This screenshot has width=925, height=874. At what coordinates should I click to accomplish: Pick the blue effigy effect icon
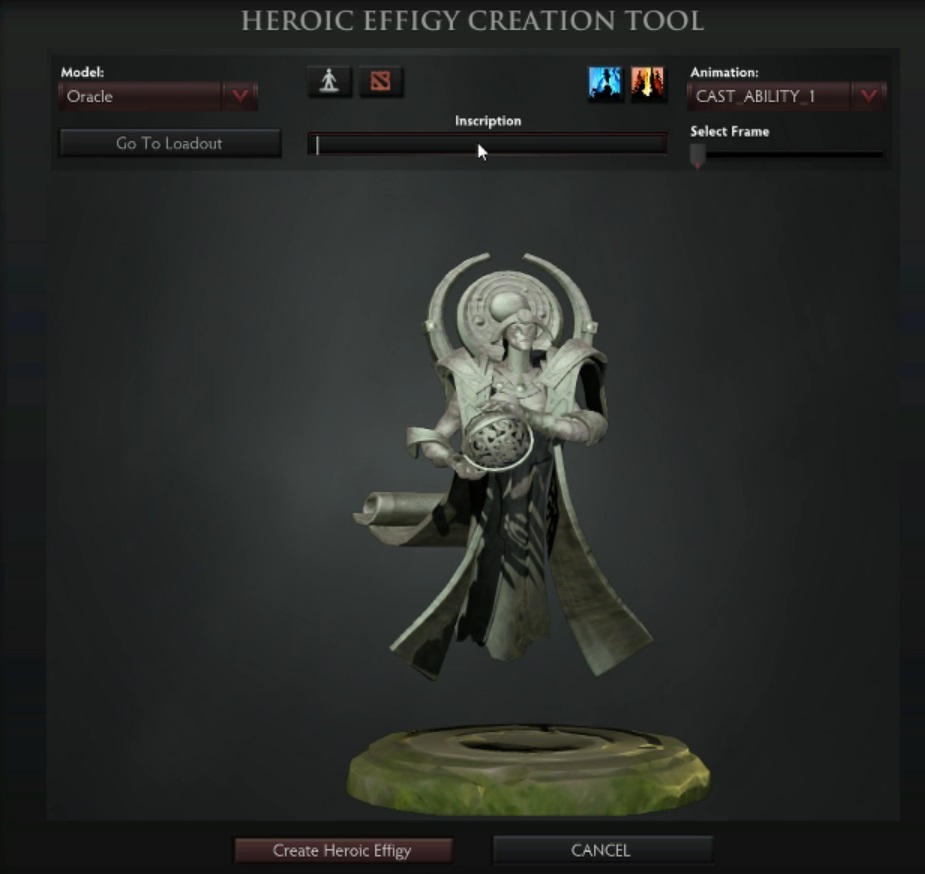click(605, 85)
